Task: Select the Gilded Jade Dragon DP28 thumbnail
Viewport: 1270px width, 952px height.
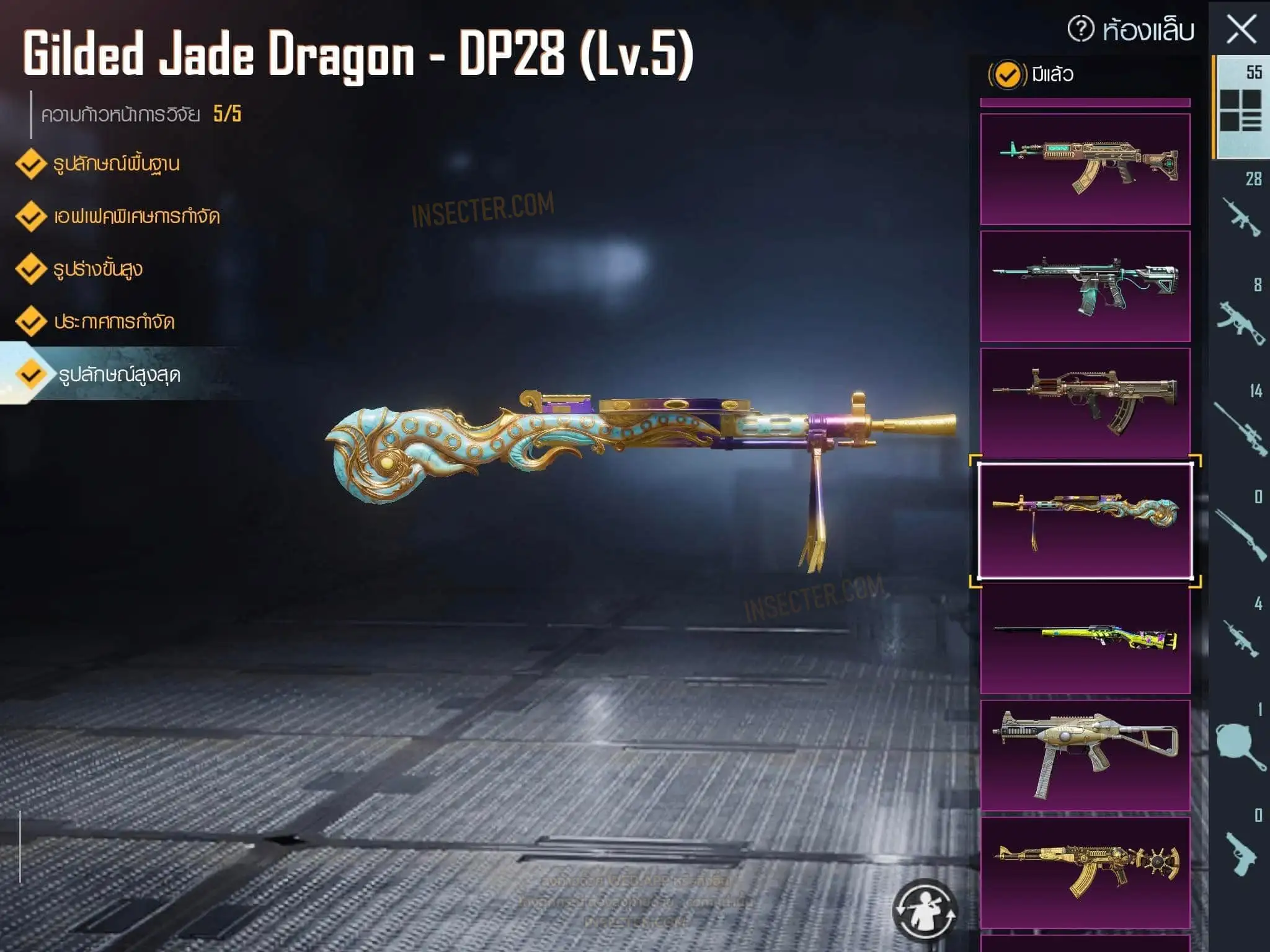Action: coord(1085,521)
